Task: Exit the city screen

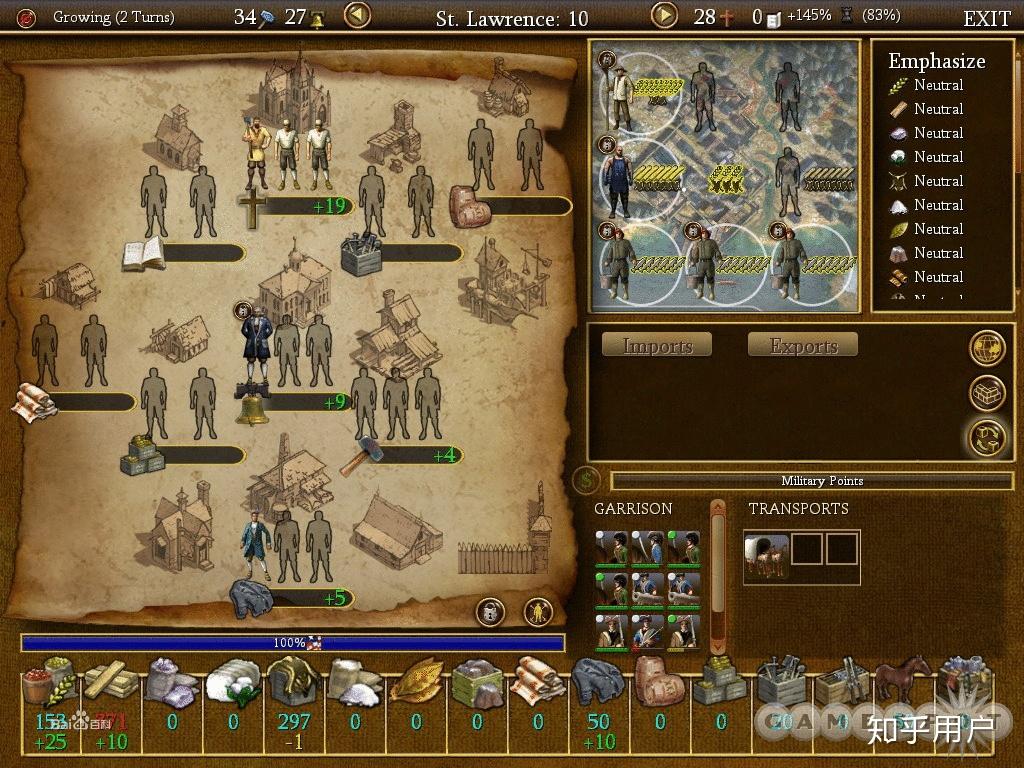Action: [986, 18]
